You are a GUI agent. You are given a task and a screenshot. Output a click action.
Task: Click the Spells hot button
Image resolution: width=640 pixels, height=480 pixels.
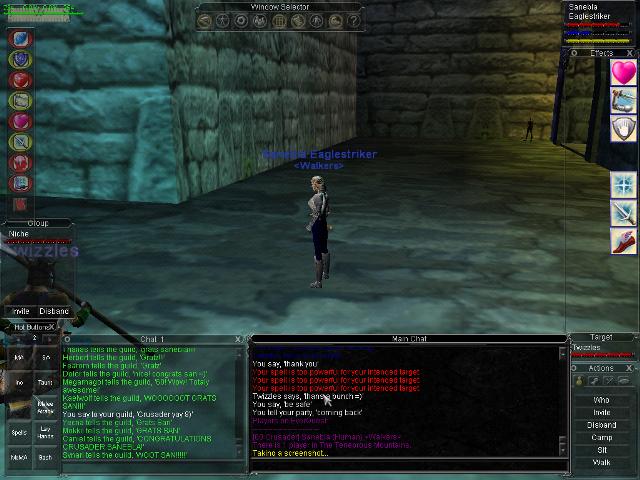click(19, 432)
